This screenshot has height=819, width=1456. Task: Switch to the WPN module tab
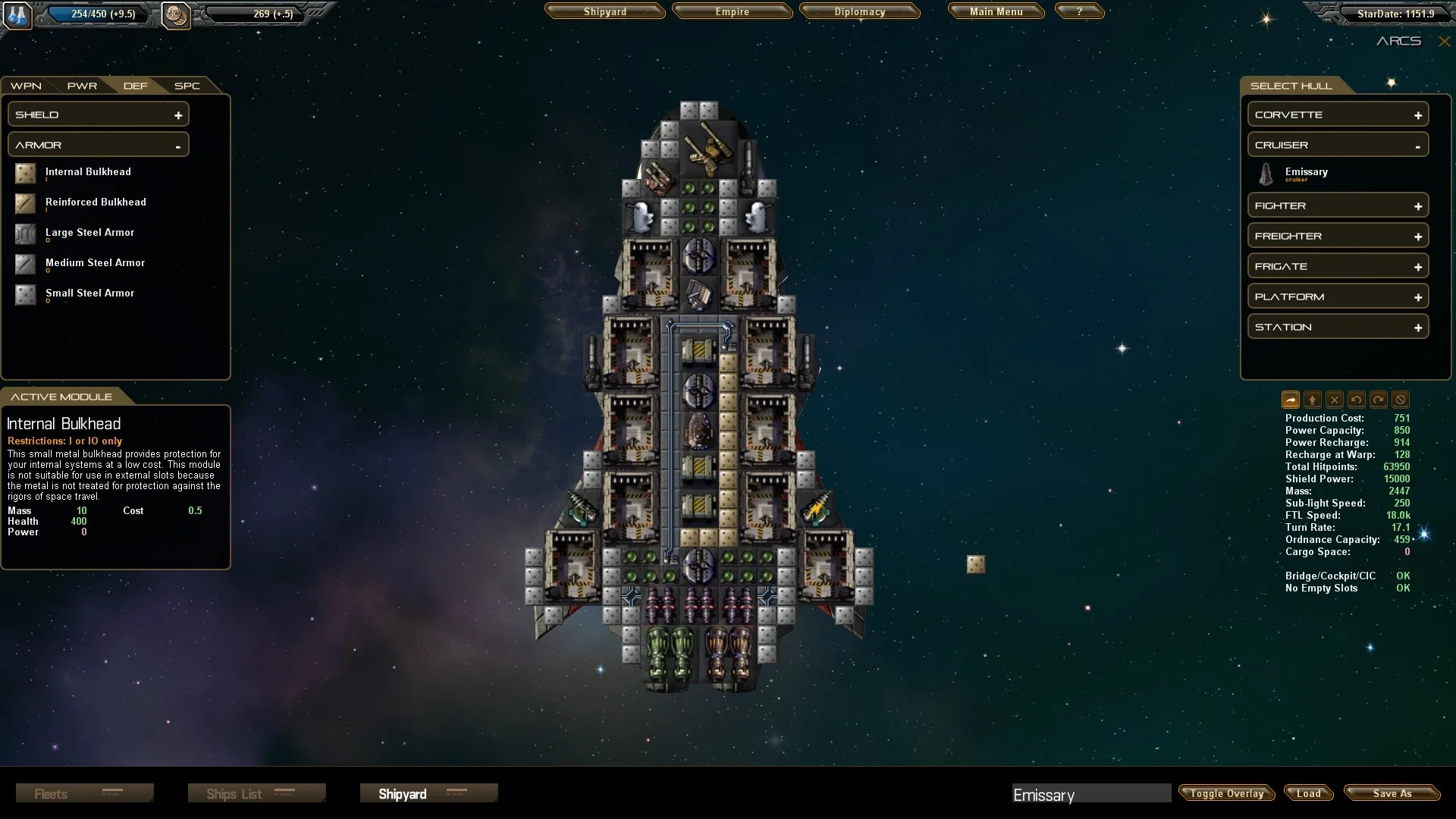(26, 86)
